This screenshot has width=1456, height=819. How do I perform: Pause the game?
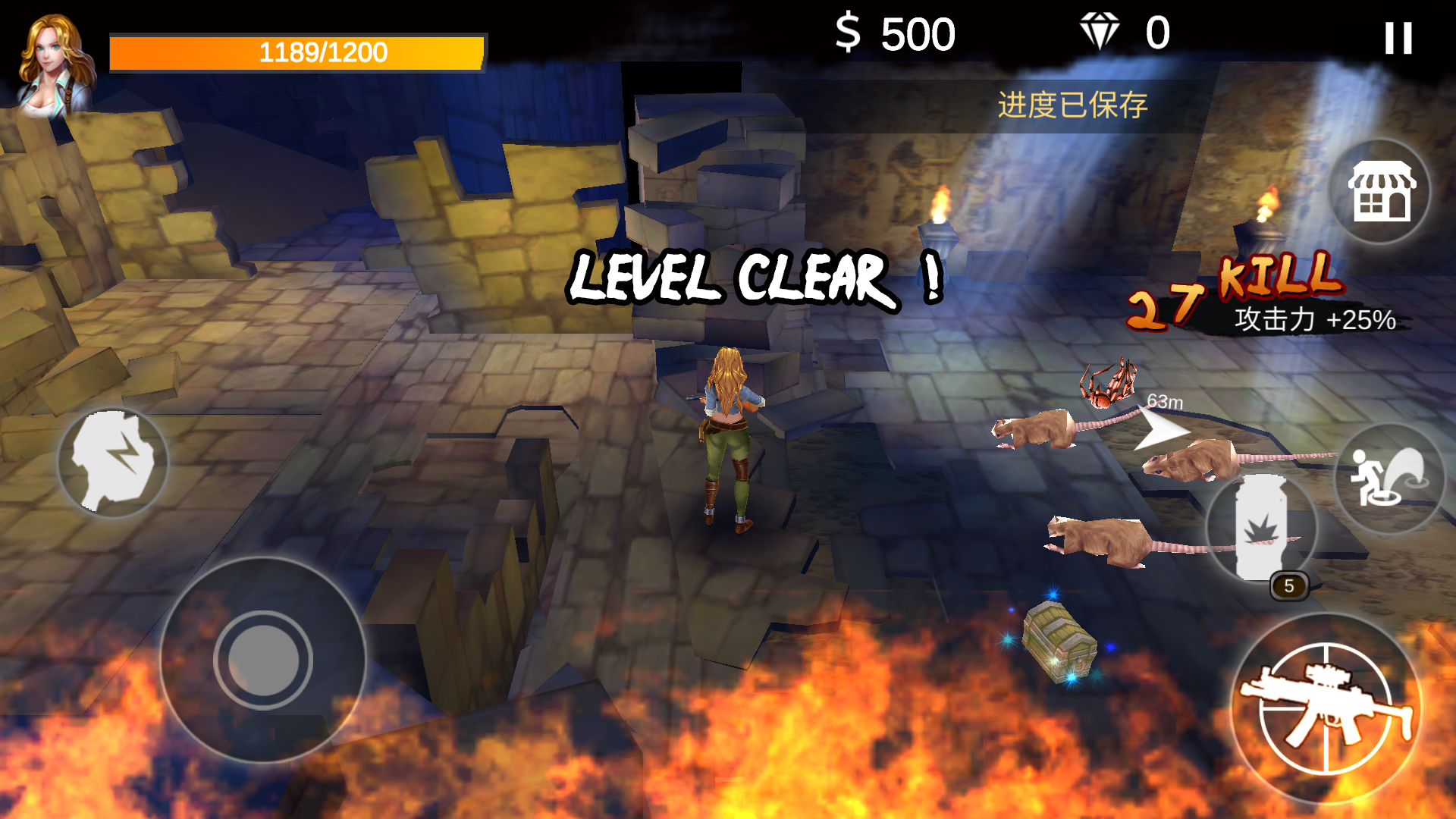[1398, 38]
